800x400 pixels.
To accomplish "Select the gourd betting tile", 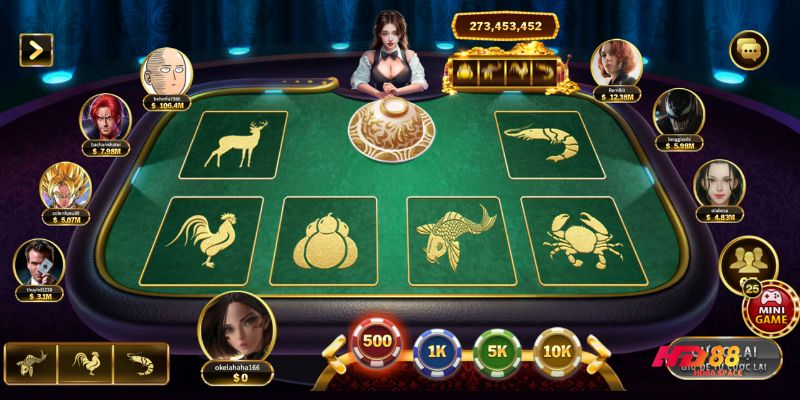I will 324,241.
